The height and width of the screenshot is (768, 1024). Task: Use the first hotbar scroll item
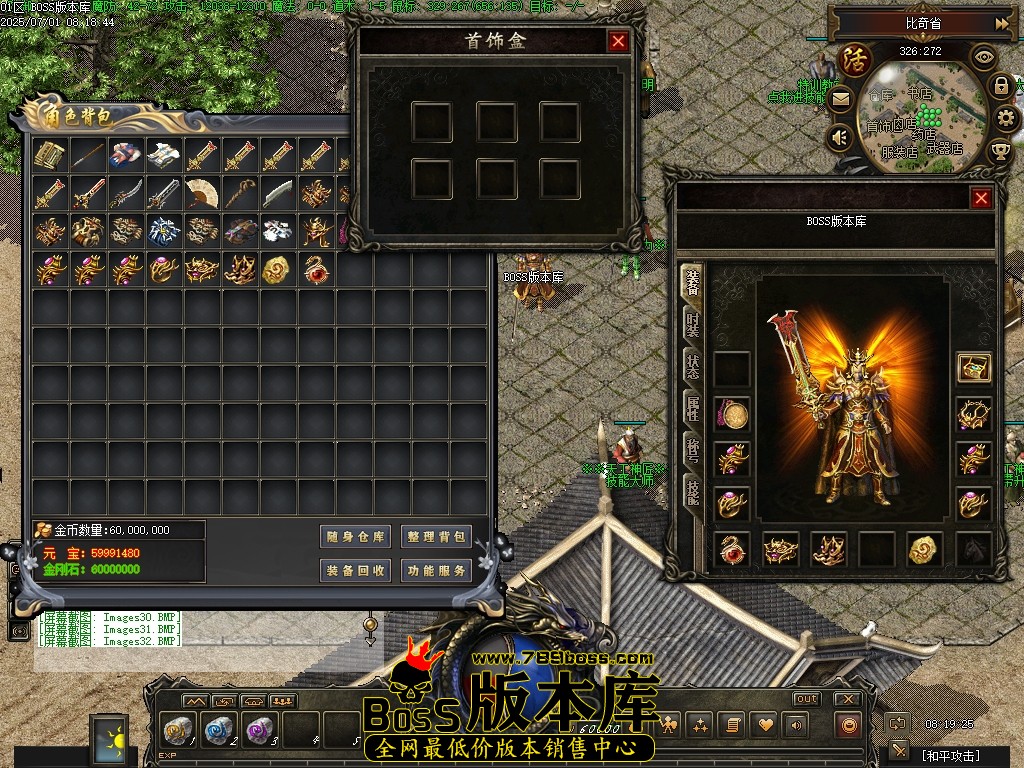pos(179,729)
